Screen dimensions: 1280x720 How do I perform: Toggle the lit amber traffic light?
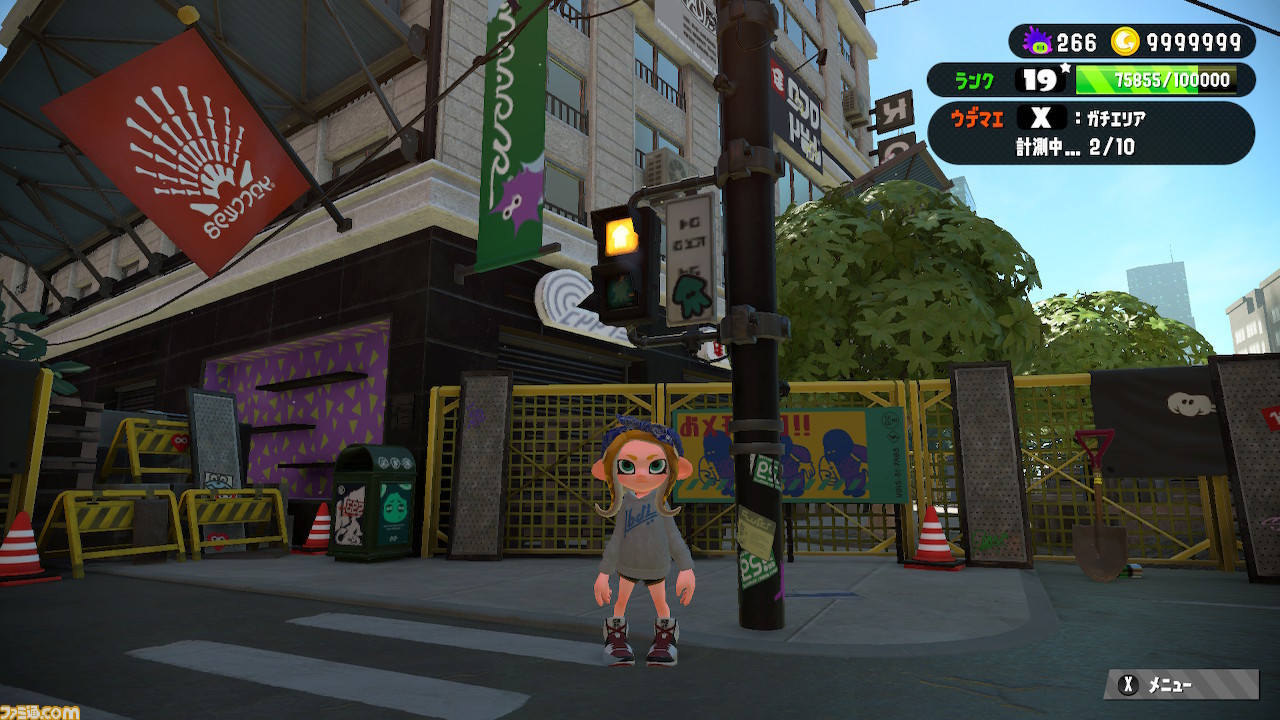(x=619, y=234)
